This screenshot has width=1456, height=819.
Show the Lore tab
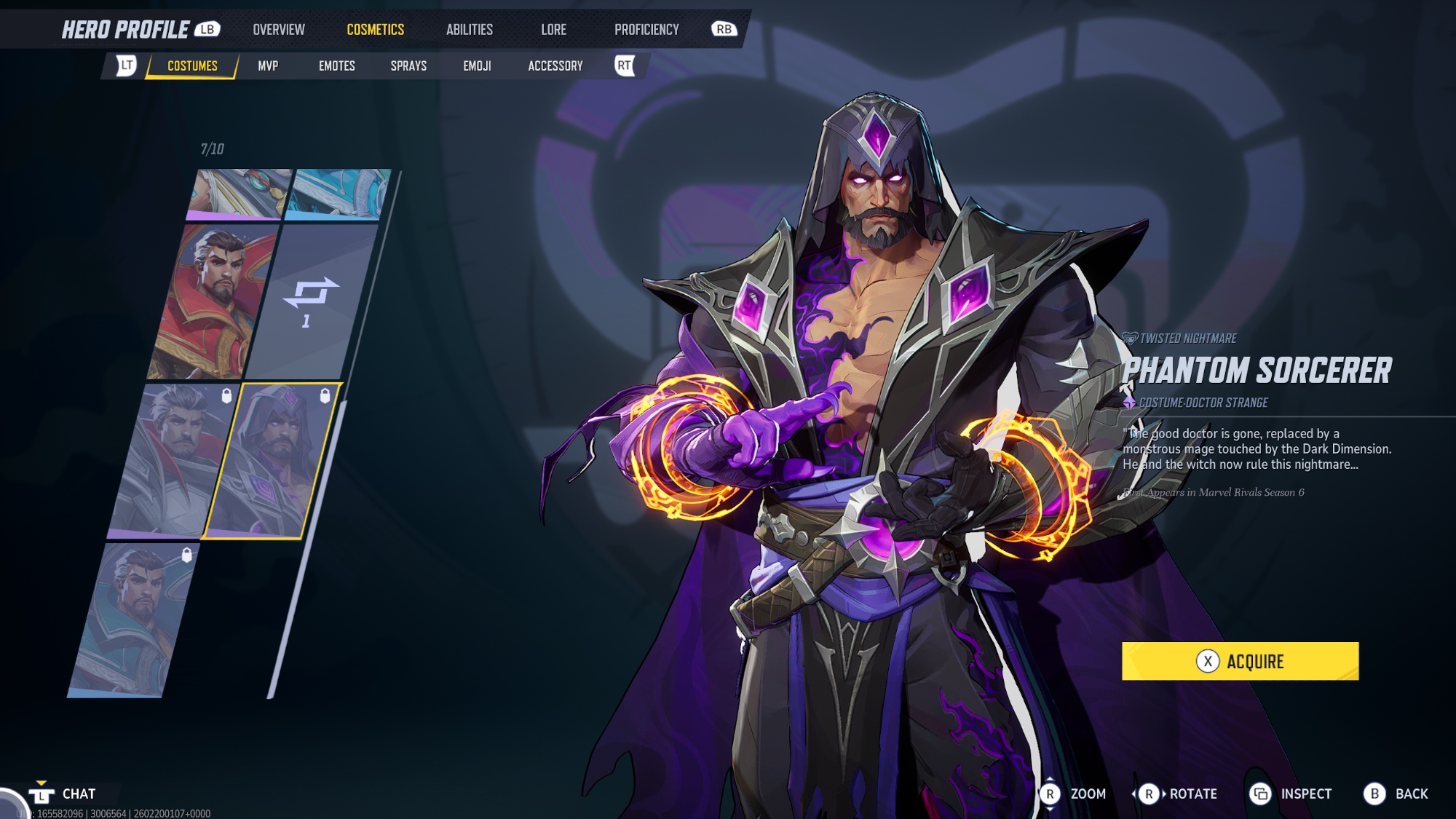pyautogui.click(x=553, y=30)
